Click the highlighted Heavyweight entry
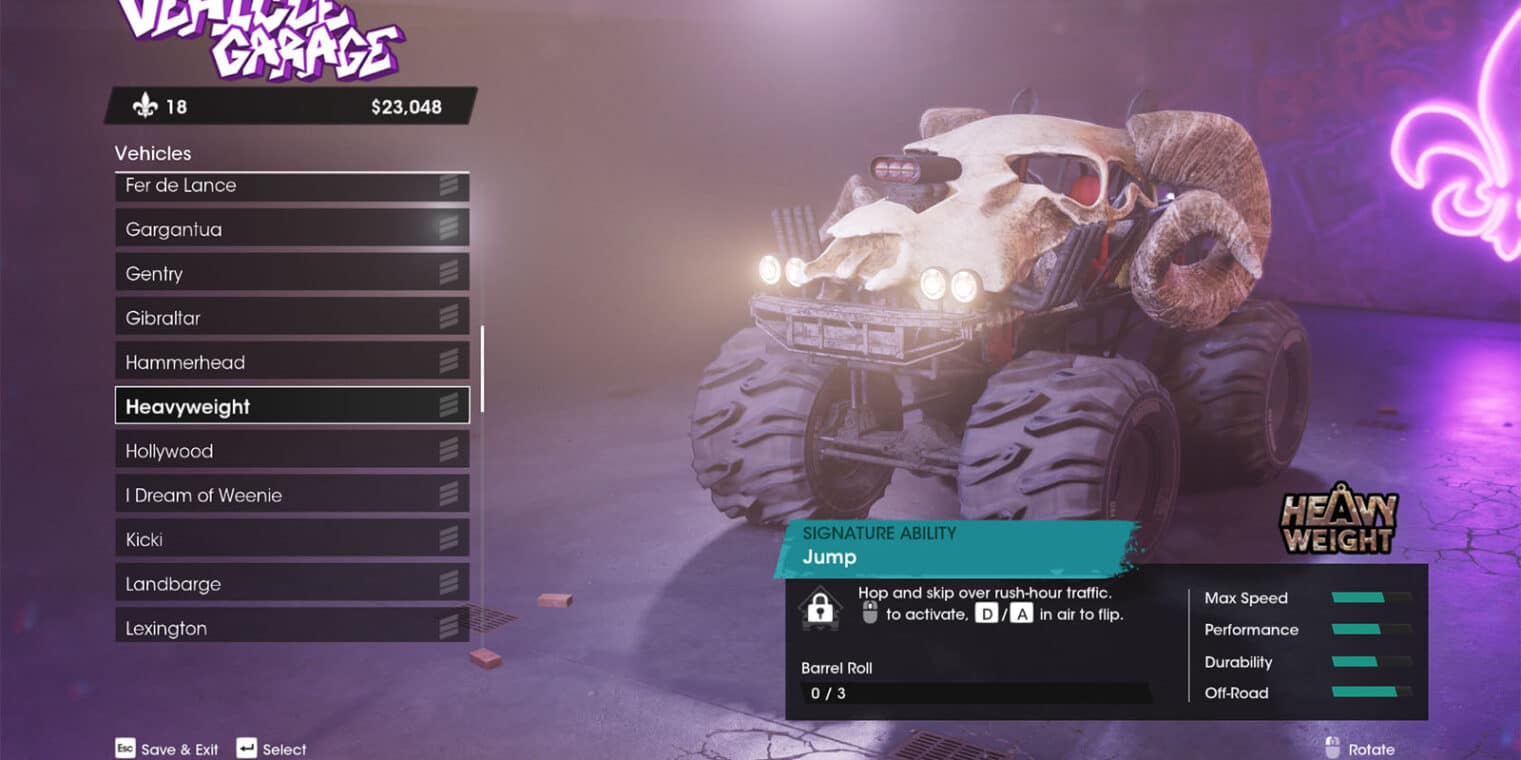Viewport: 1521px width, 760px height. (x=291, y=406)
